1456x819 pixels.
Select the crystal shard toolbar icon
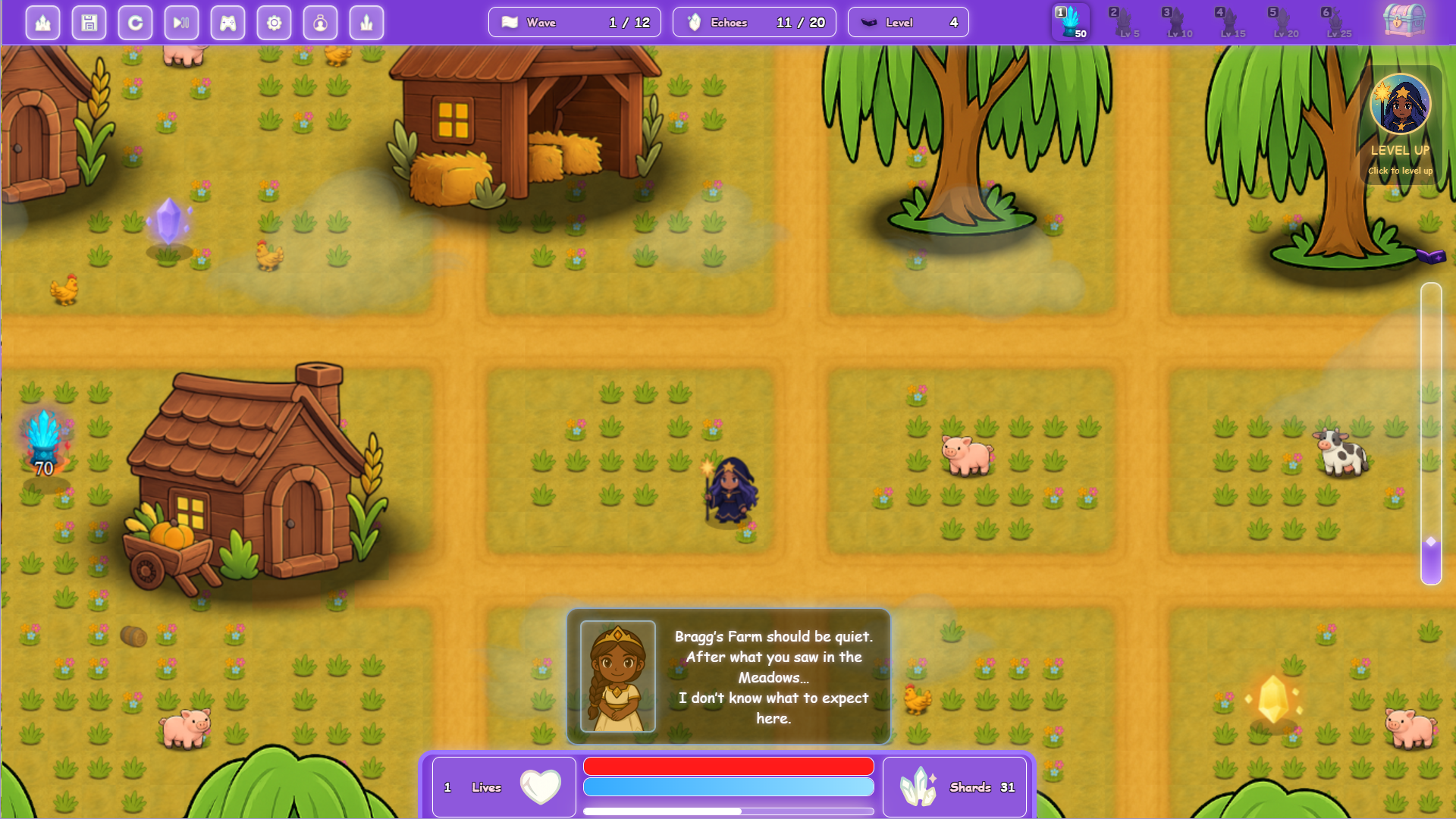(x=367, y=23)
